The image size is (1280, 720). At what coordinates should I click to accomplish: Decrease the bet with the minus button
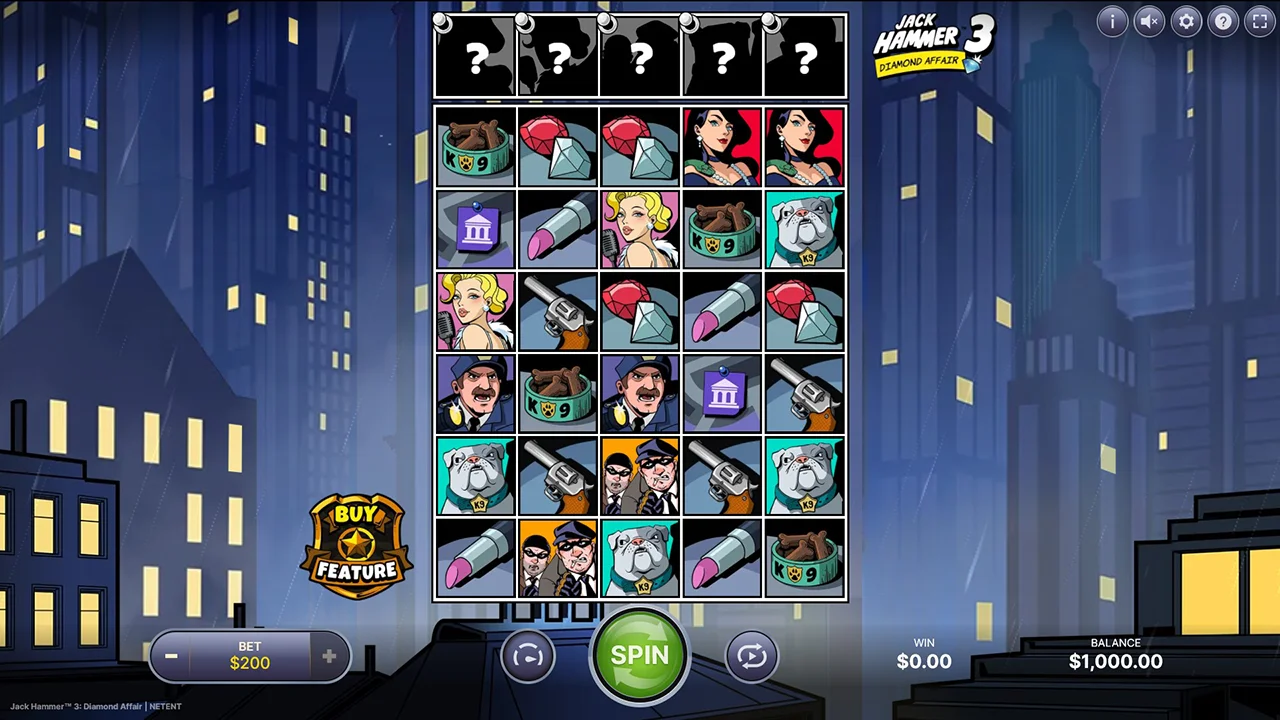171,656
